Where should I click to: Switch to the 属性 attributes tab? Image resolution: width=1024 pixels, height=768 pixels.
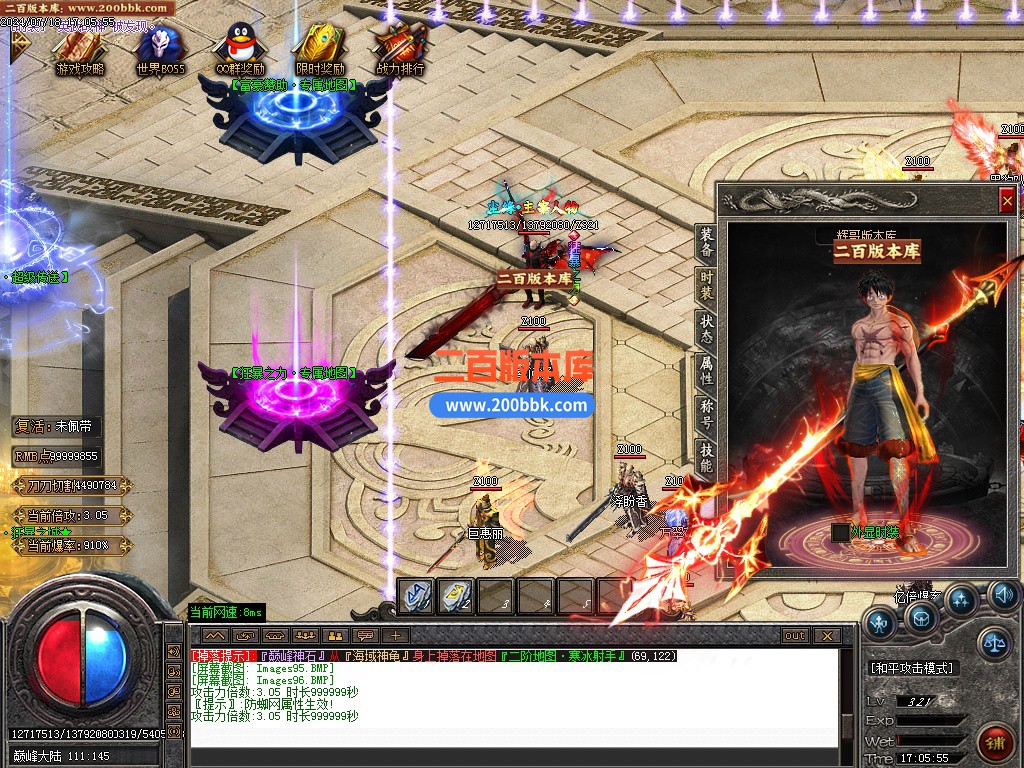click(x=707, y=374)
